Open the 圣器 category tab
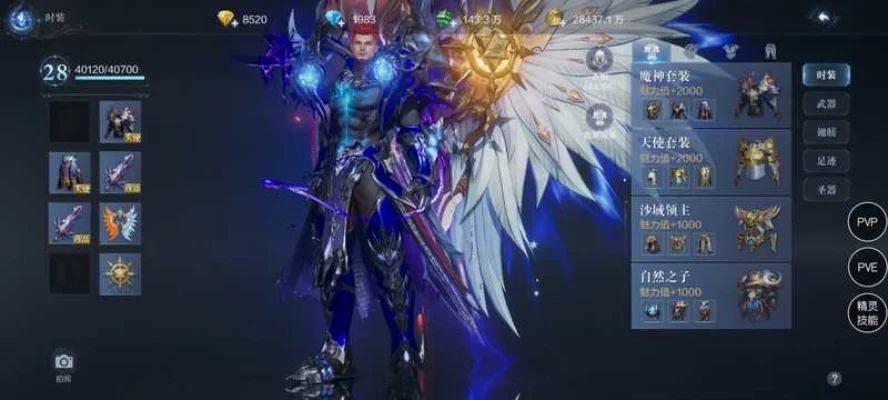This screenshot has width=888, height=400. pyautogui.click(x=826, y=190)
